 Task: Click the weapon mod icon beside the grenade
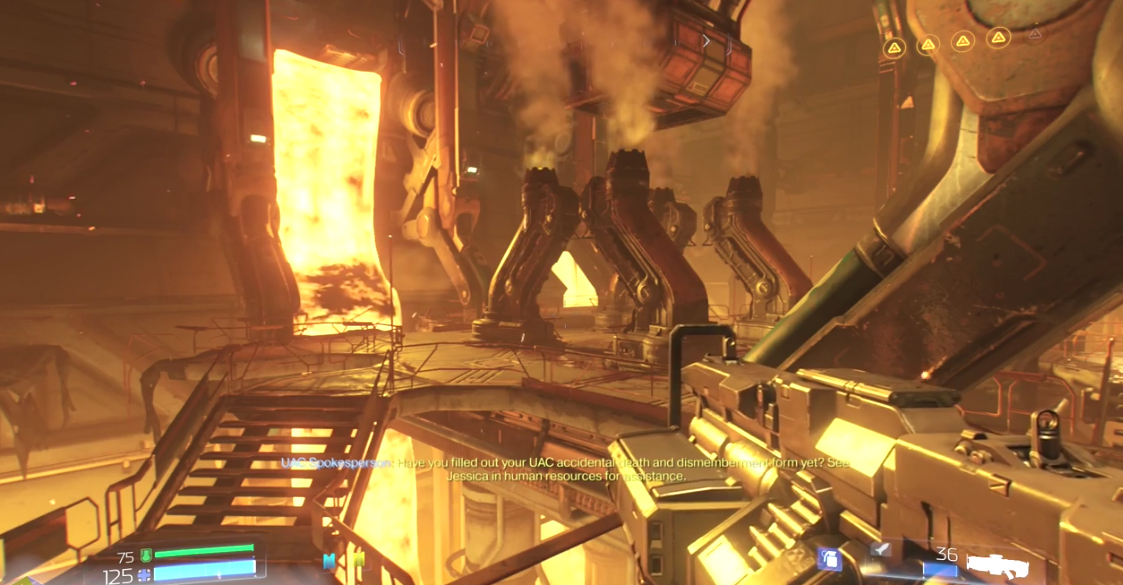click(x=879, y=549)
